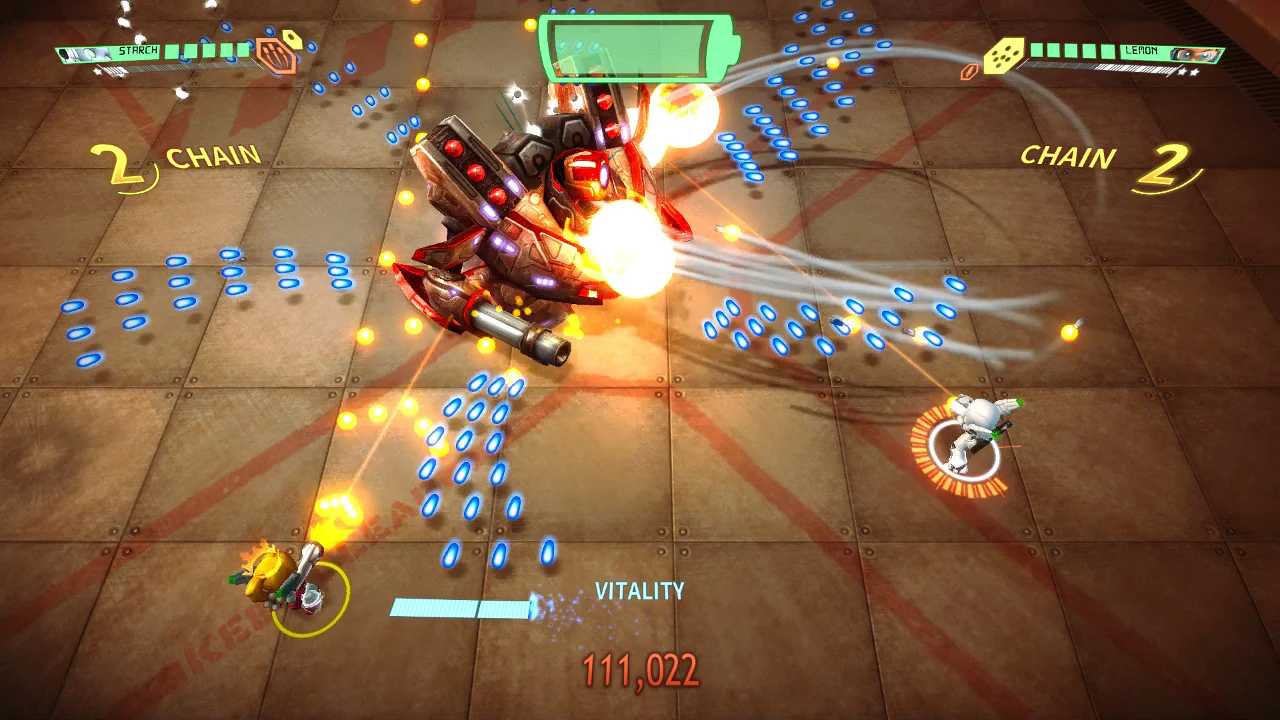Click the star rating icons under Lemon's bar
This screenshot has width=1280, height=720.
point(1188,72)
